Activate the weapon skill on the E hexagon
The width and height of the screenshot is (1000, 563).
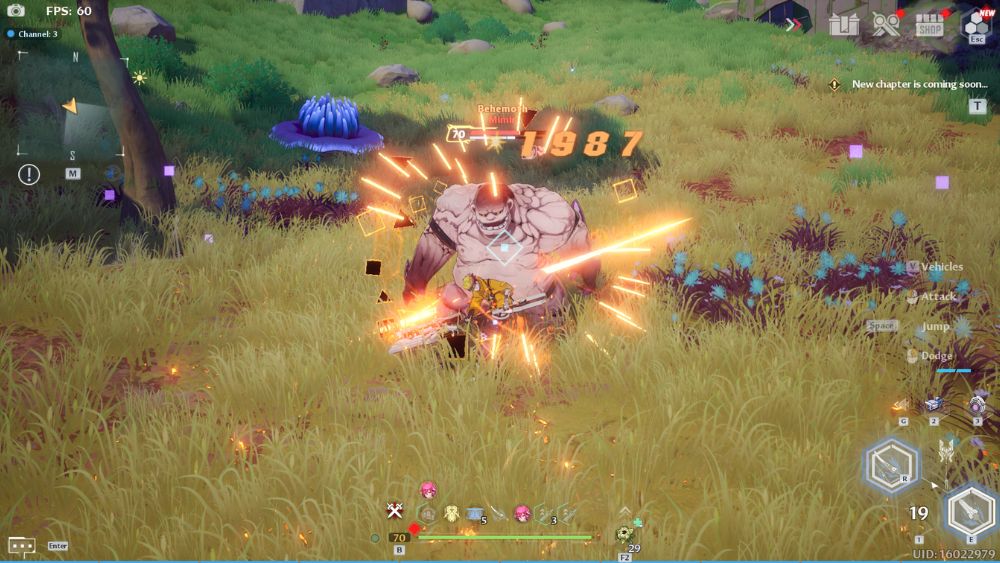point(968,511)
